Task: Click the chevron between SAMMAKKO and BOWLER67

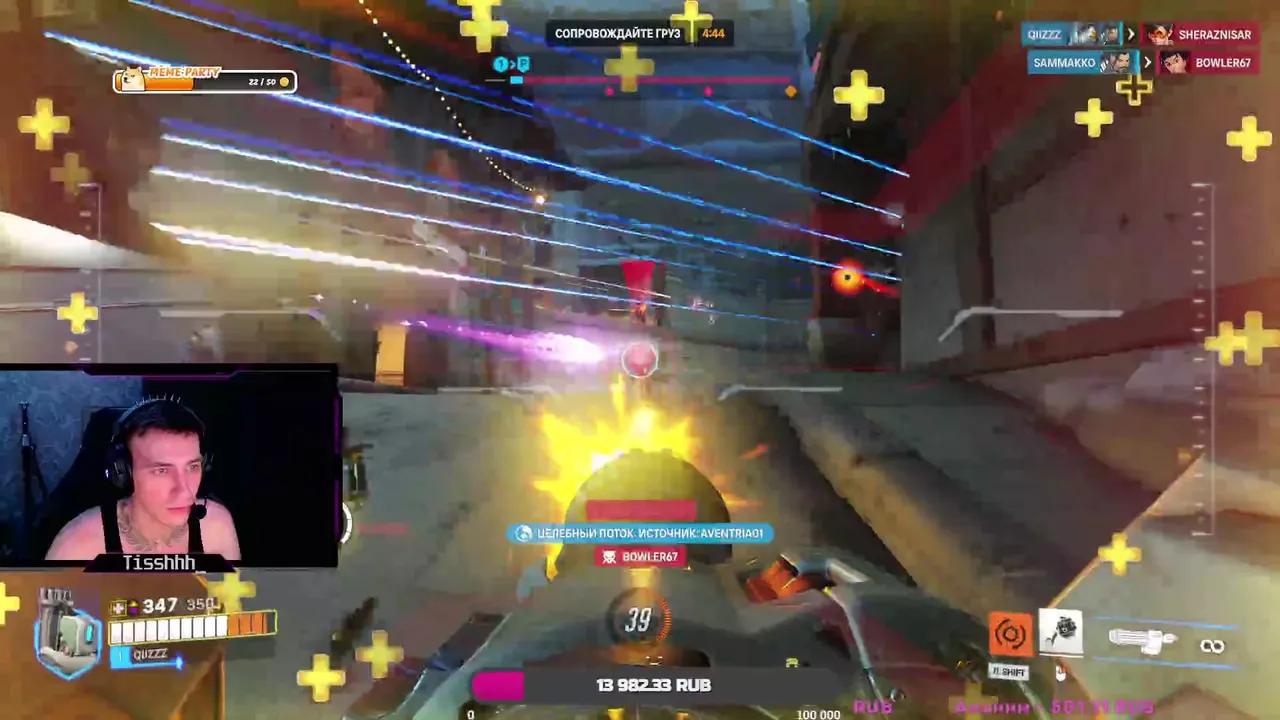Action: tap(1147, 62)
